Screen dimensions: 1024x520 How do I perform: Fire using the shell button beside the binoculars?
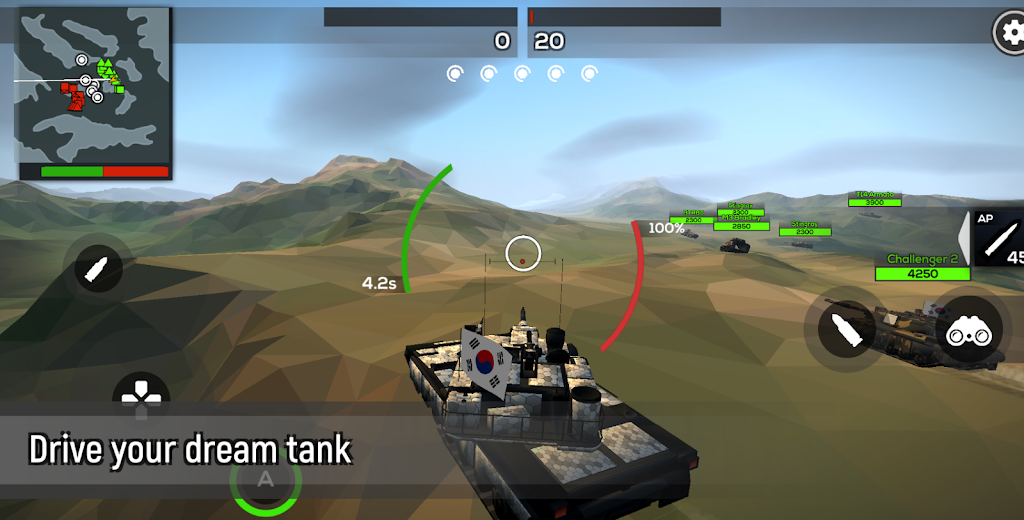coord(847,330)
